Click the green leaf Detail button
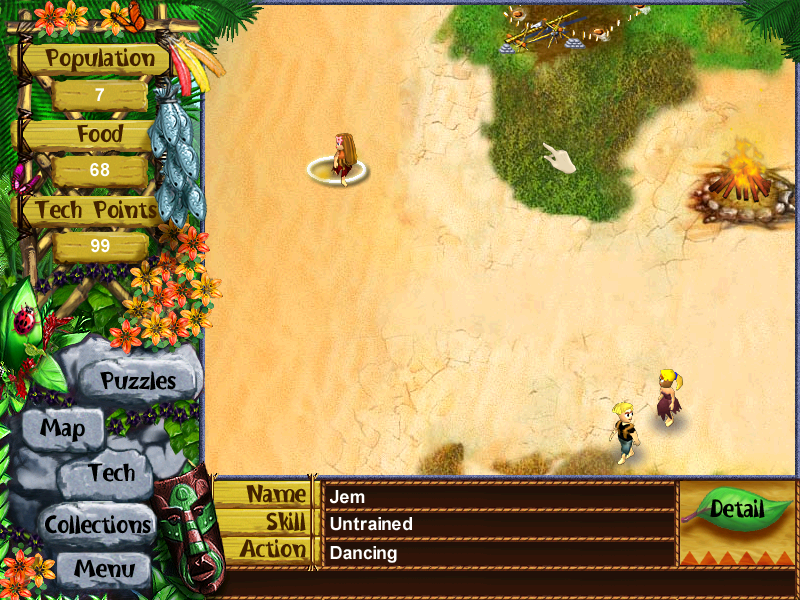Viewport: 800px width, 600px height. pos(736,509)
